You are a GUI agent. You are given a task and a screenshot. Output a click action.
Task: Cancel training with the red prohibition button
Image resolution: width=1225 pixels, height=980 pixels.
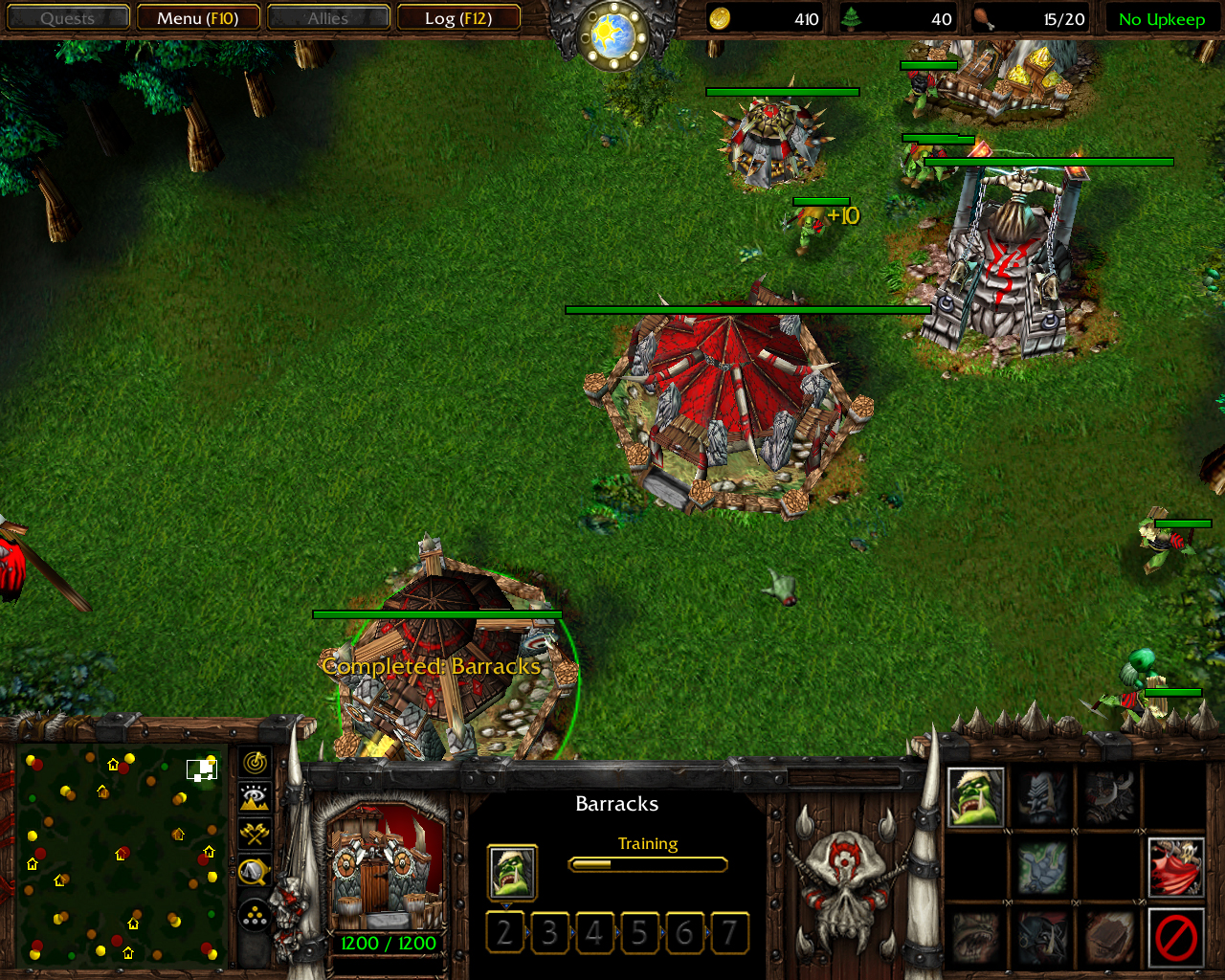1176,937
